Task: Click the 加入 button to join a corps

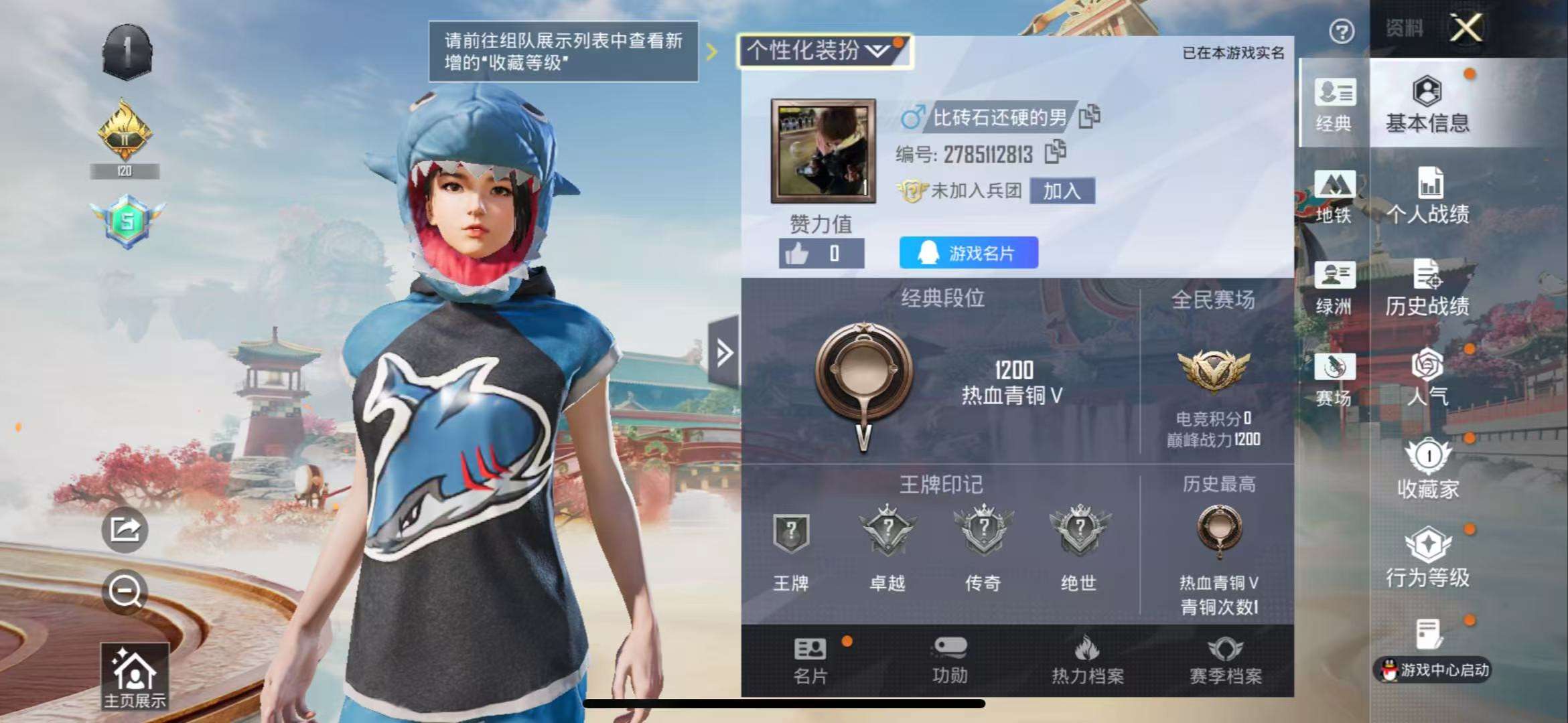Action: (x=1062, y=191)
